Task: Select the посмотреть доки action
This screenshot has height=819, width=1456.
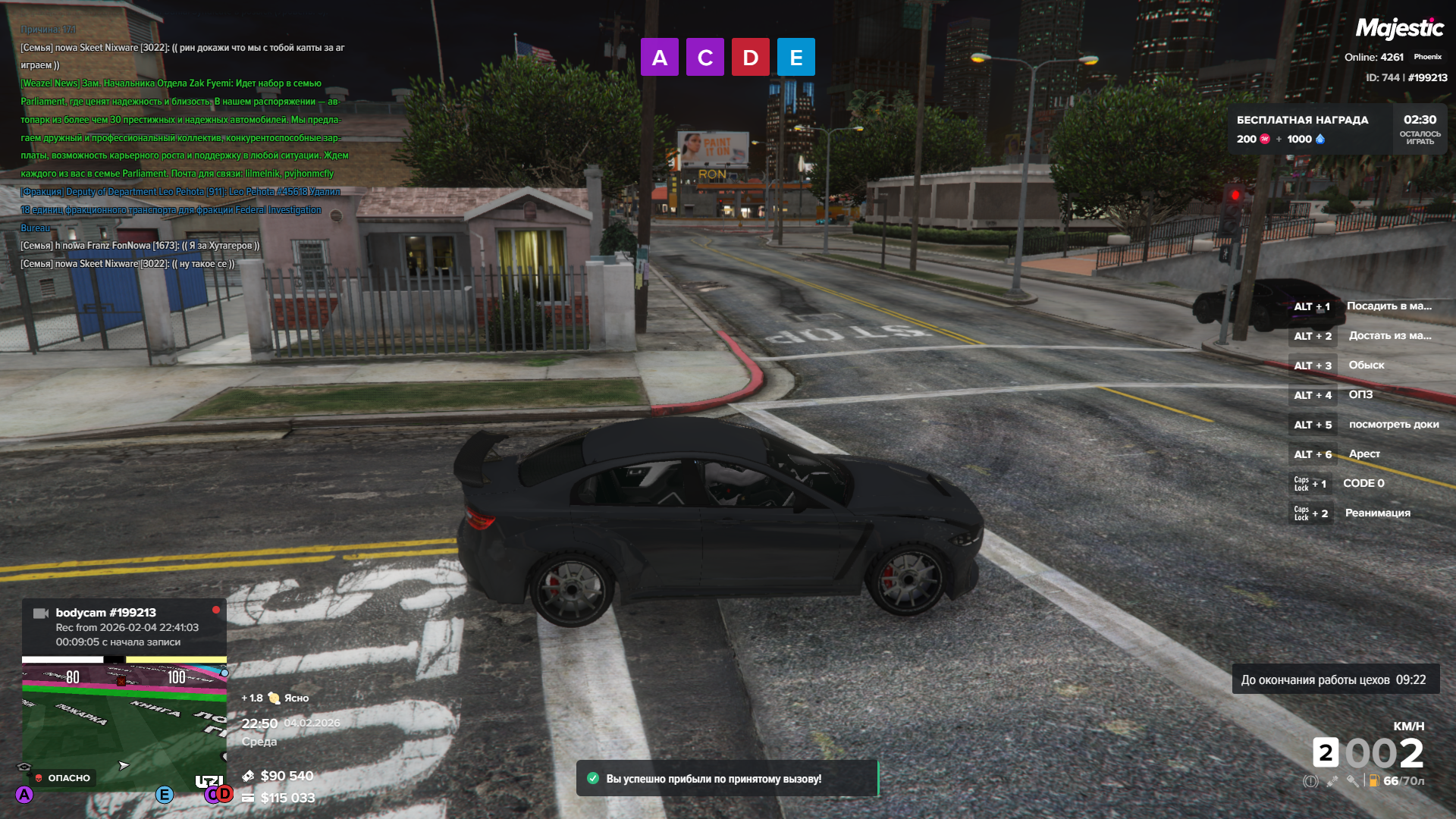Action: pyautogui.click(x=1393, y=425)
